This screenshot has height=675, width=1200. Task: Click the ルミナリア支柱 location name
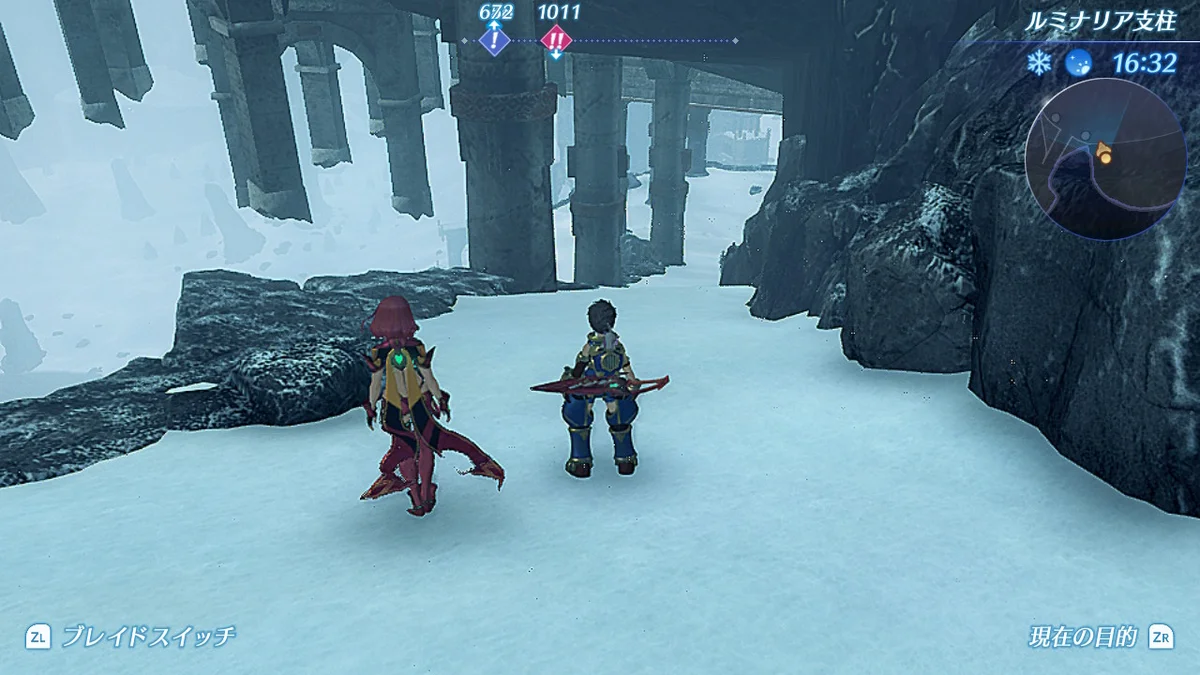click(1101, 21)
